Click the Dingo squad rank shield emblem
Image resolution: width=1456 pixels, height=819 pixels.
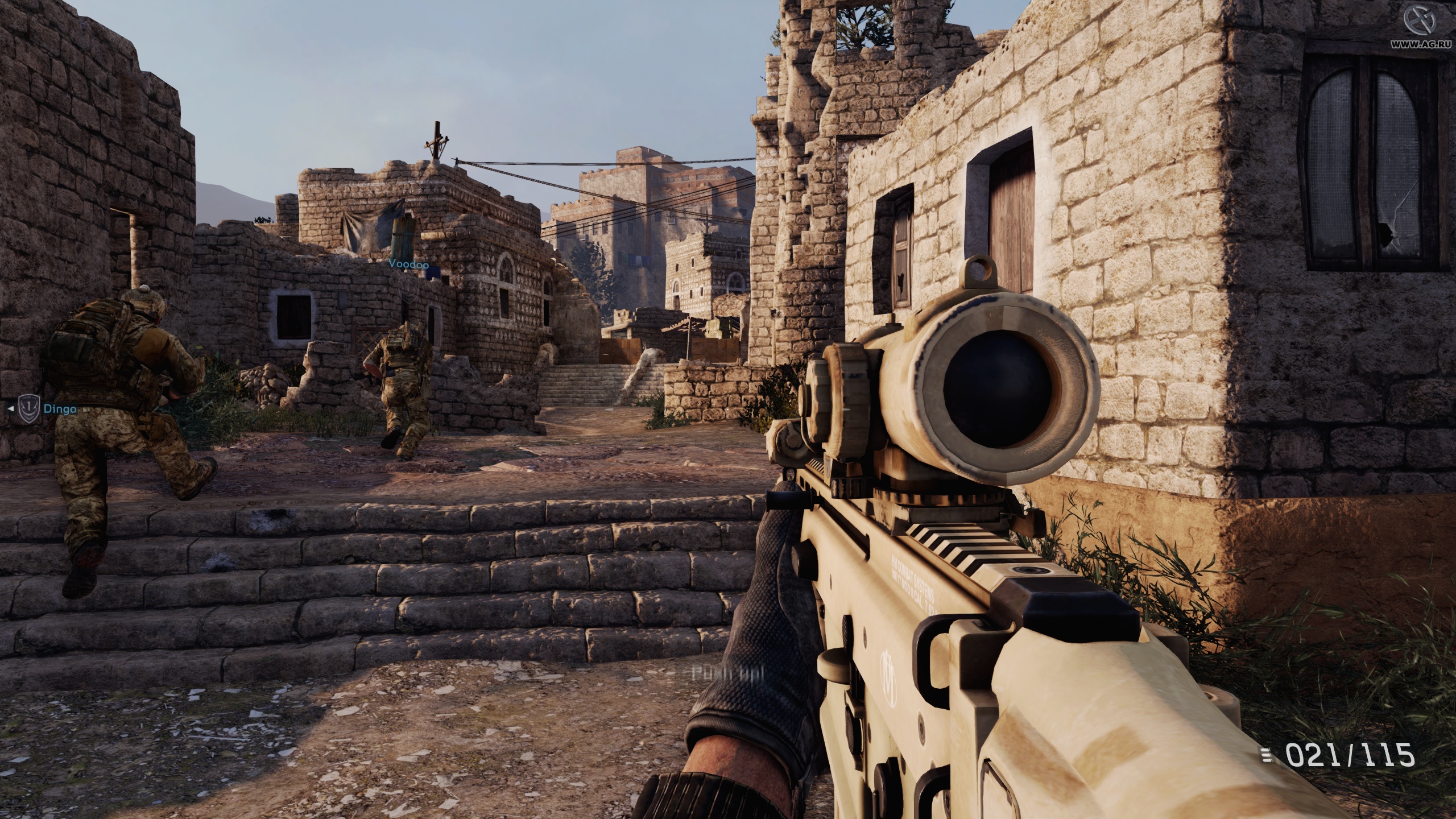pyautogui.click(x=29, y=408)
